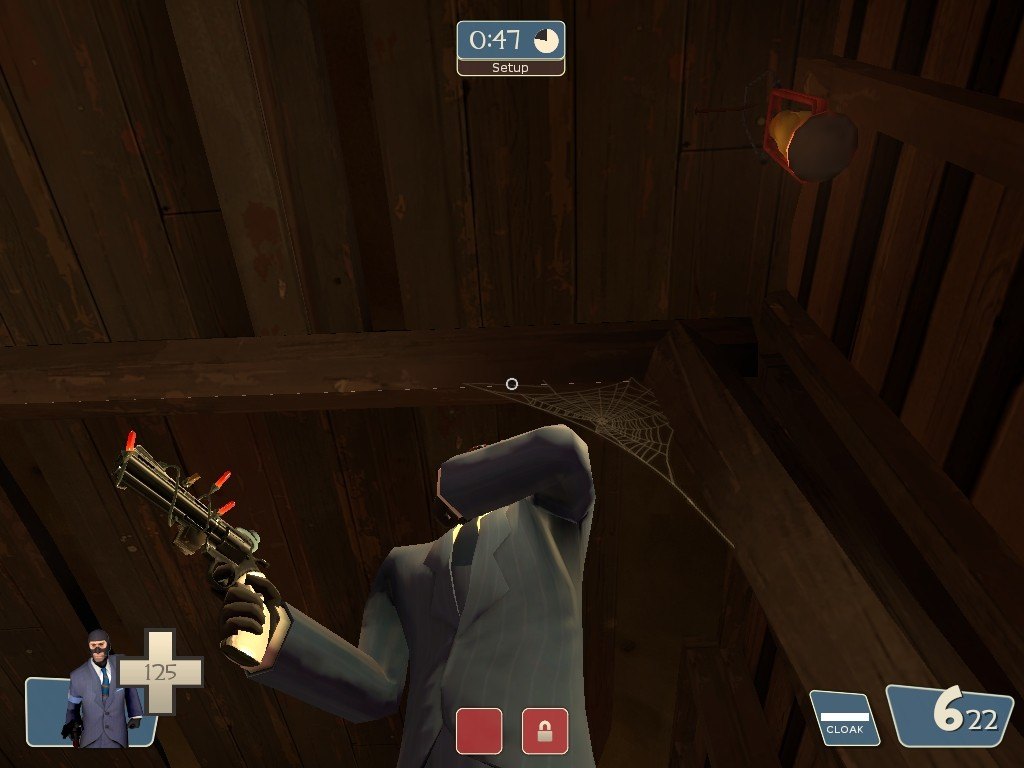Screen dimensions: 1024x768
Task: Click the Spy class portrait
Action: pyautogui.click(x=97, y=690)
